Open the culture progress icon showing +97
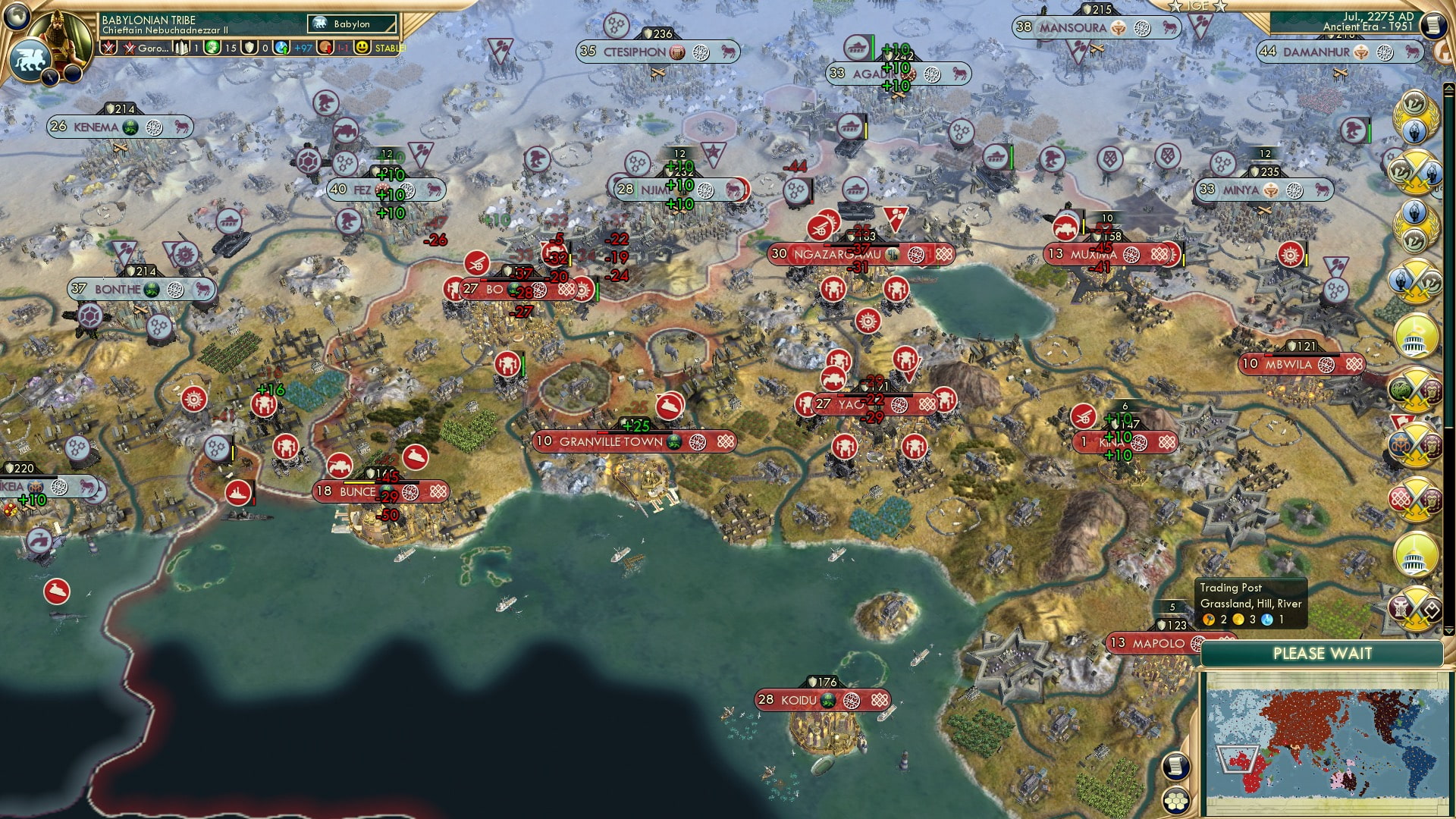1456x819 pixels. pyautogui.click(x=281, y=48)
